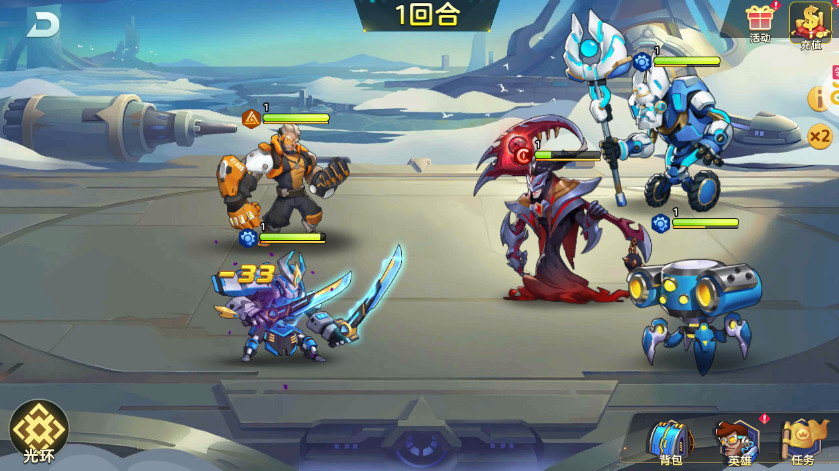Open the 充值 recharge shop
This screenshot has width=839, height=471.
click(810, 22)
